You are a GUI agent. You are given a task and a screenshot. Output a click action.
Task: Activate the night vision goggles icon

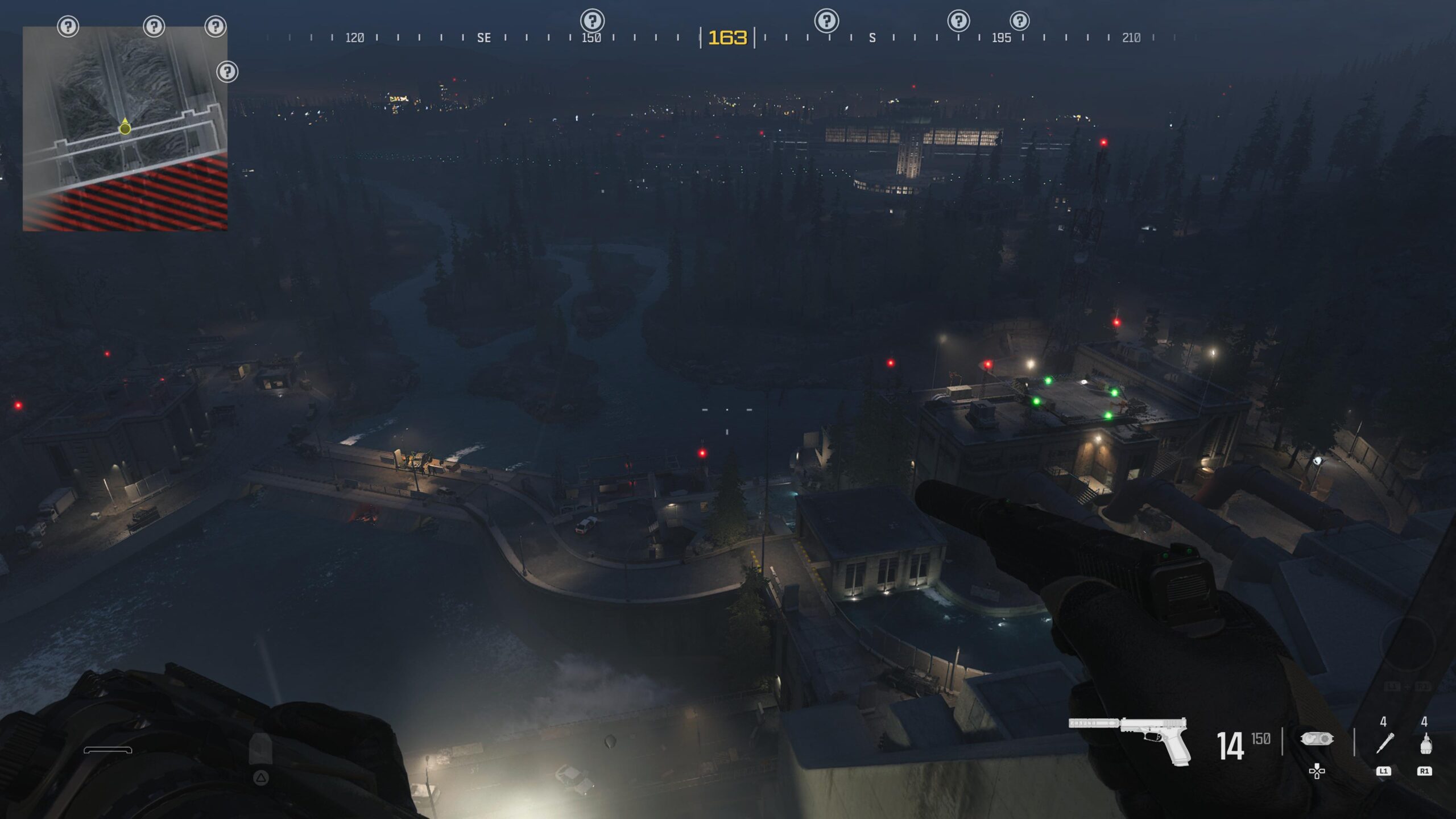click(x=1317, y=739)
